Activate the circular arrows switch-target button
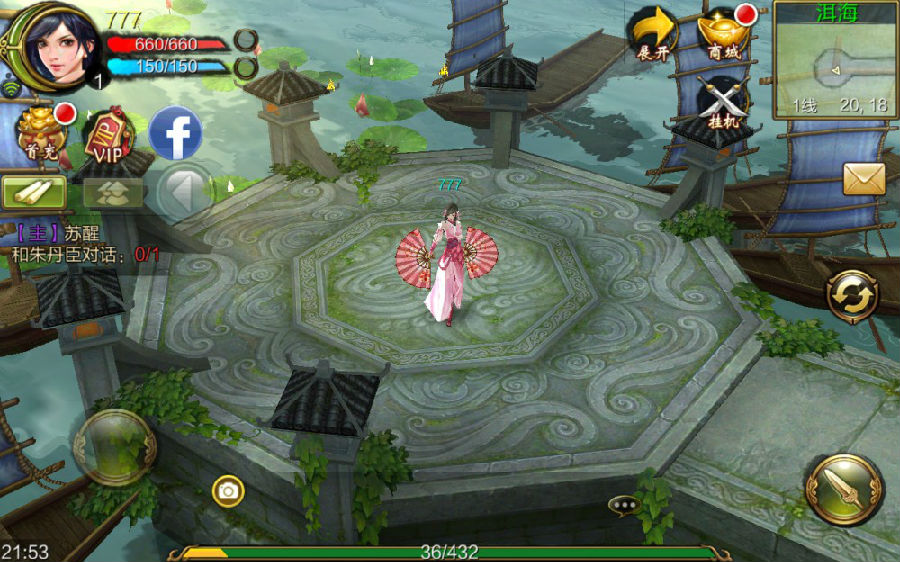The height and width of the screenshot is (562, 900). [x=851, y=296]
